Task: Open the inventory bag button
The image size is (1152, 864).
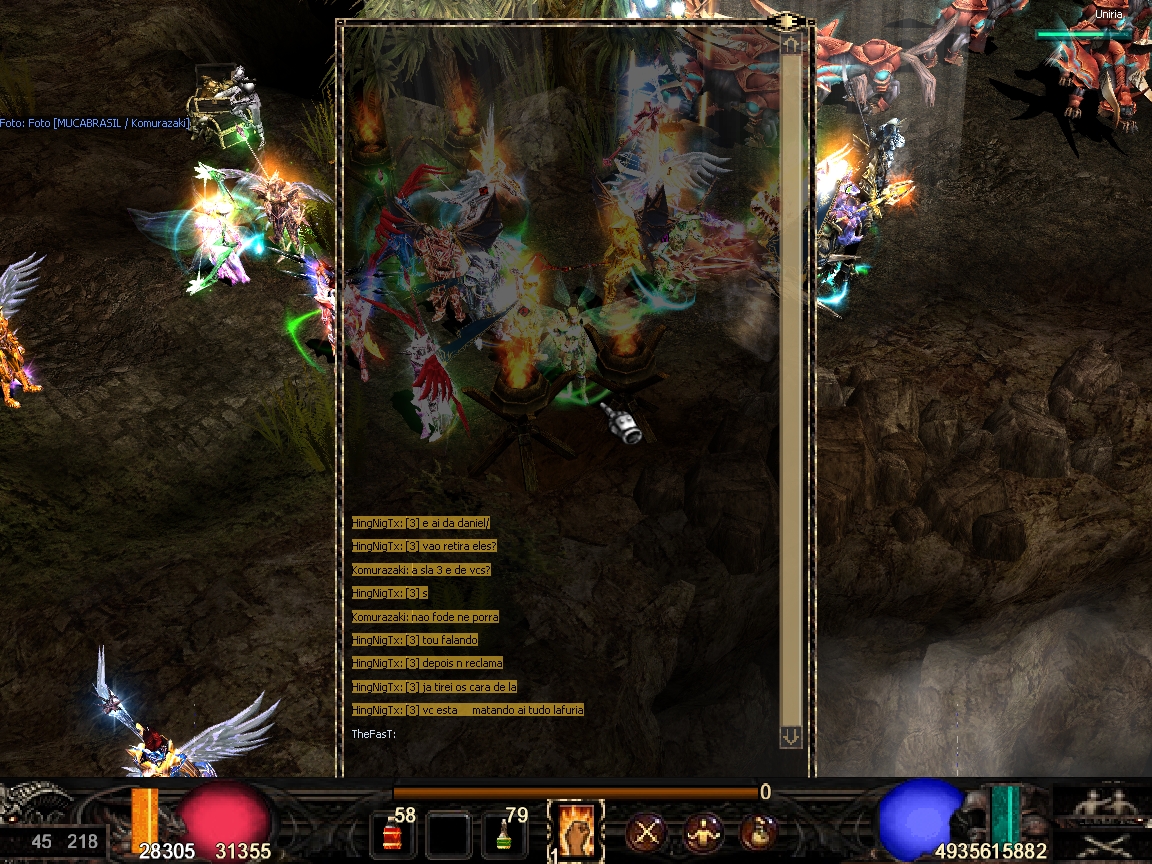Action: (x=759, y=831)
